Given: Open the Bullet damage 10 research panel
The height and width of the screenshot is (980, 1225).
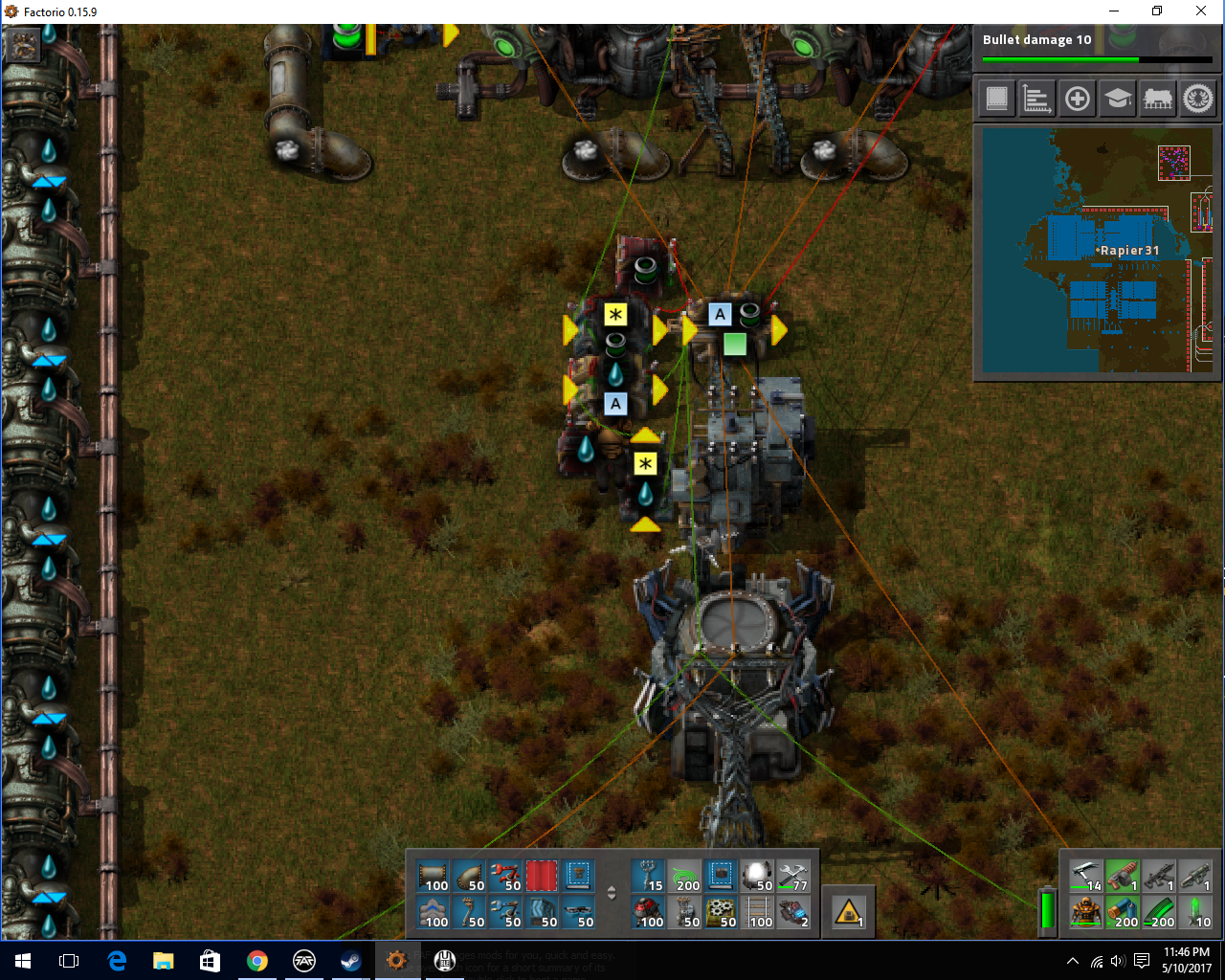Looking at the screenshot, I should pyautogui.click(x=1097, y=47).
